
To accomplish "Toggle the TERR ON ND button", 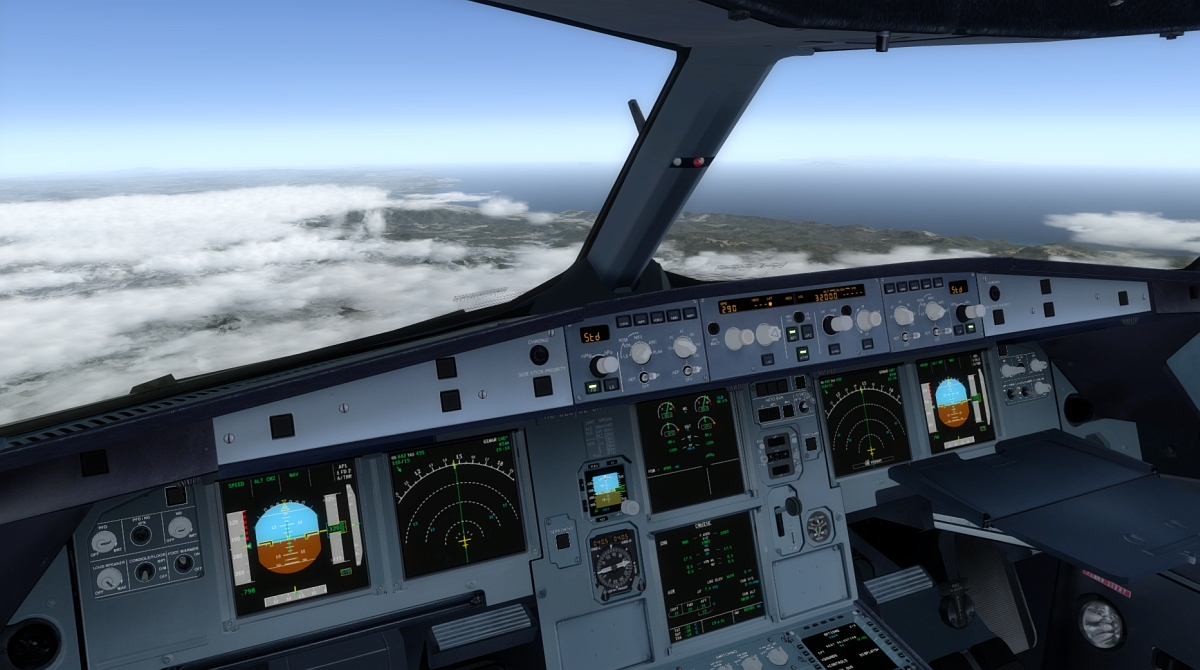I will [563, 541].
